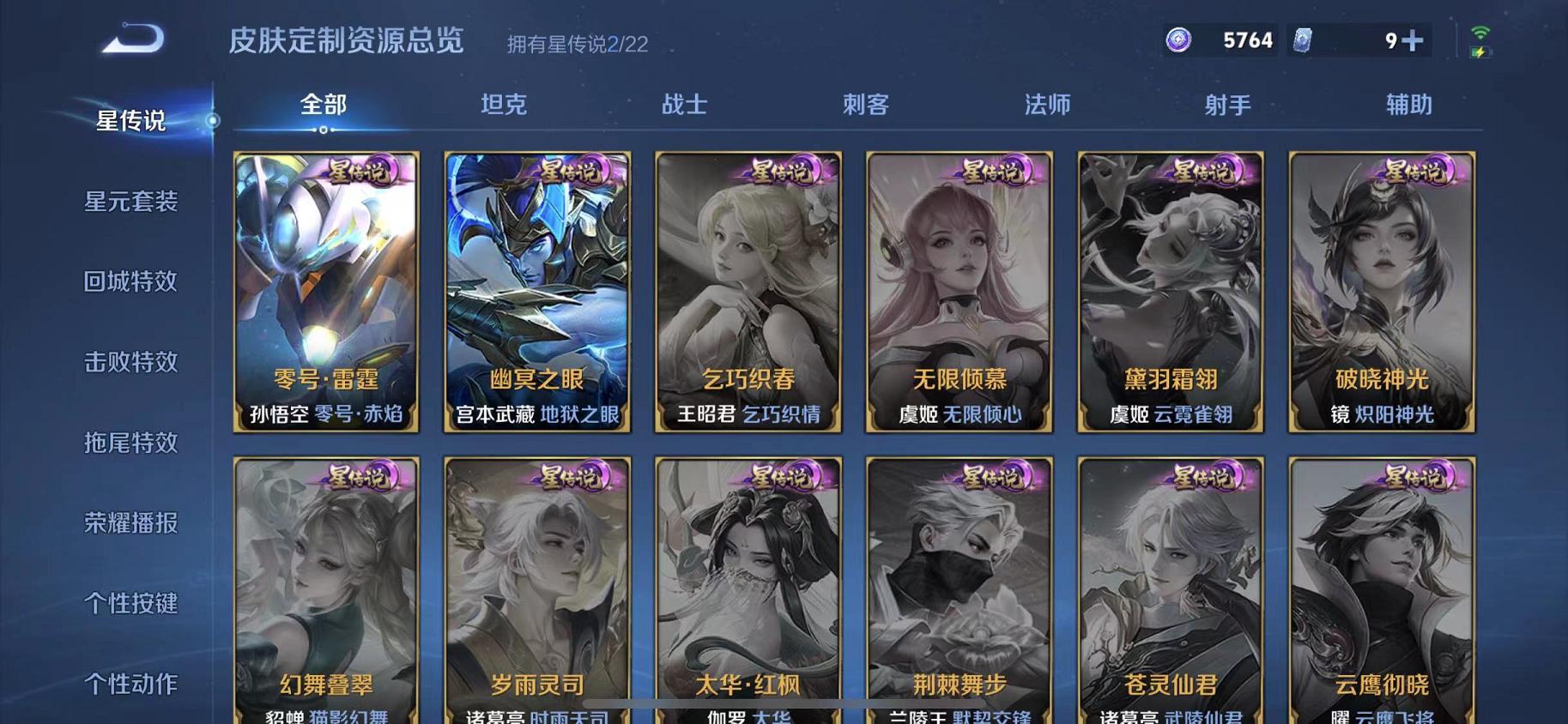Open the 乞巧织春 王昭君 skin card

click(x=747, y=292)
